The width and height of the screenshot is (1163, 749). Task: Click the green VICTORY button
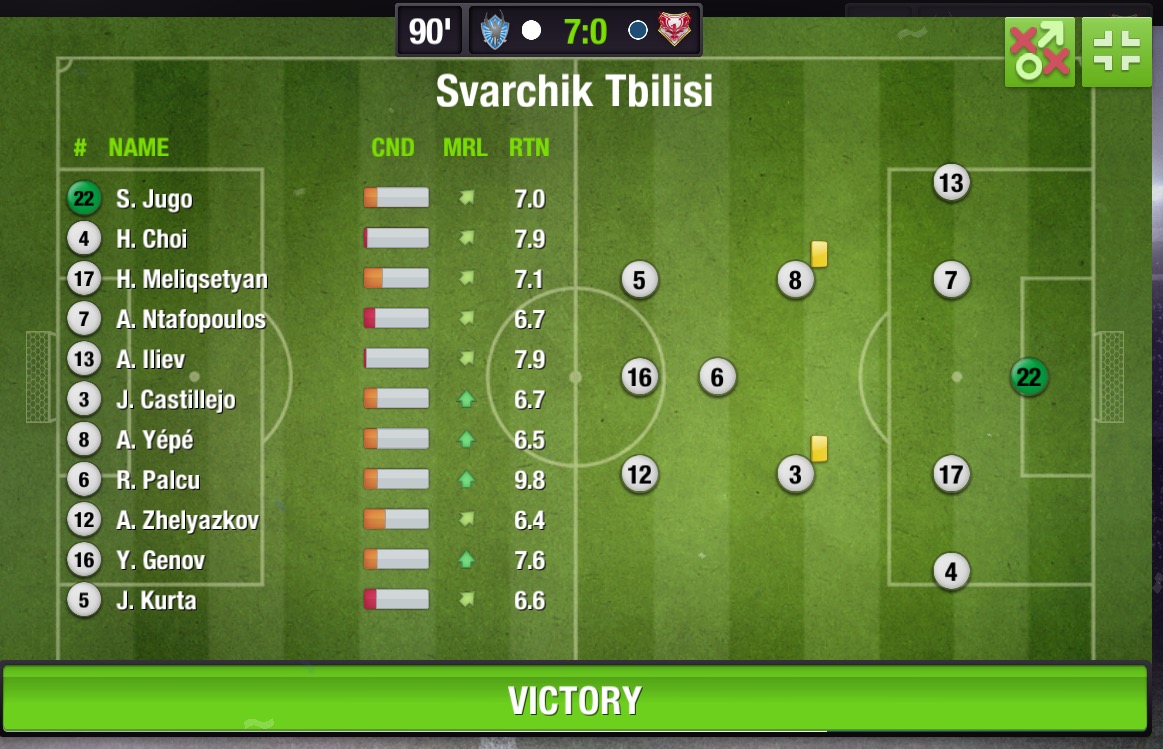pyautogui.click(x=574, y=700)
